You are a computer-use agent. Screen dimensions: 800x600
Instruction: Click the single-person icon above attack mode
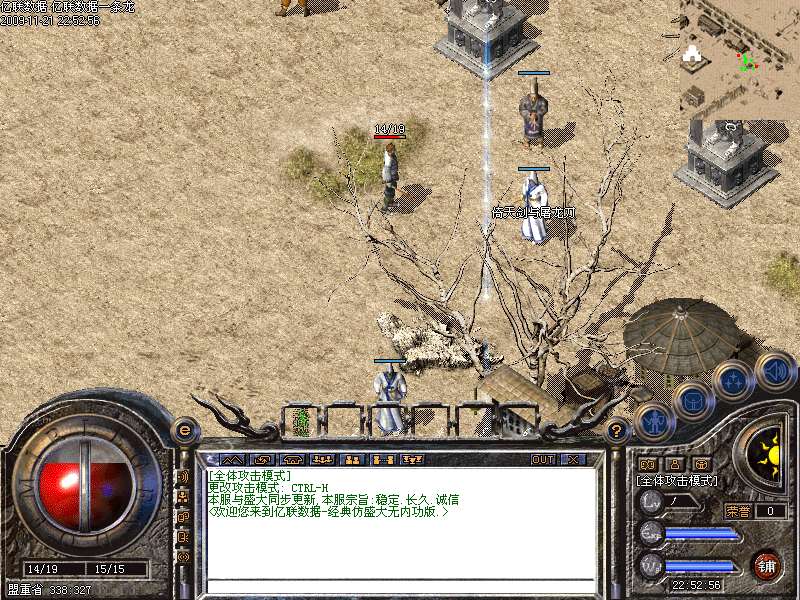pos(674,465)
